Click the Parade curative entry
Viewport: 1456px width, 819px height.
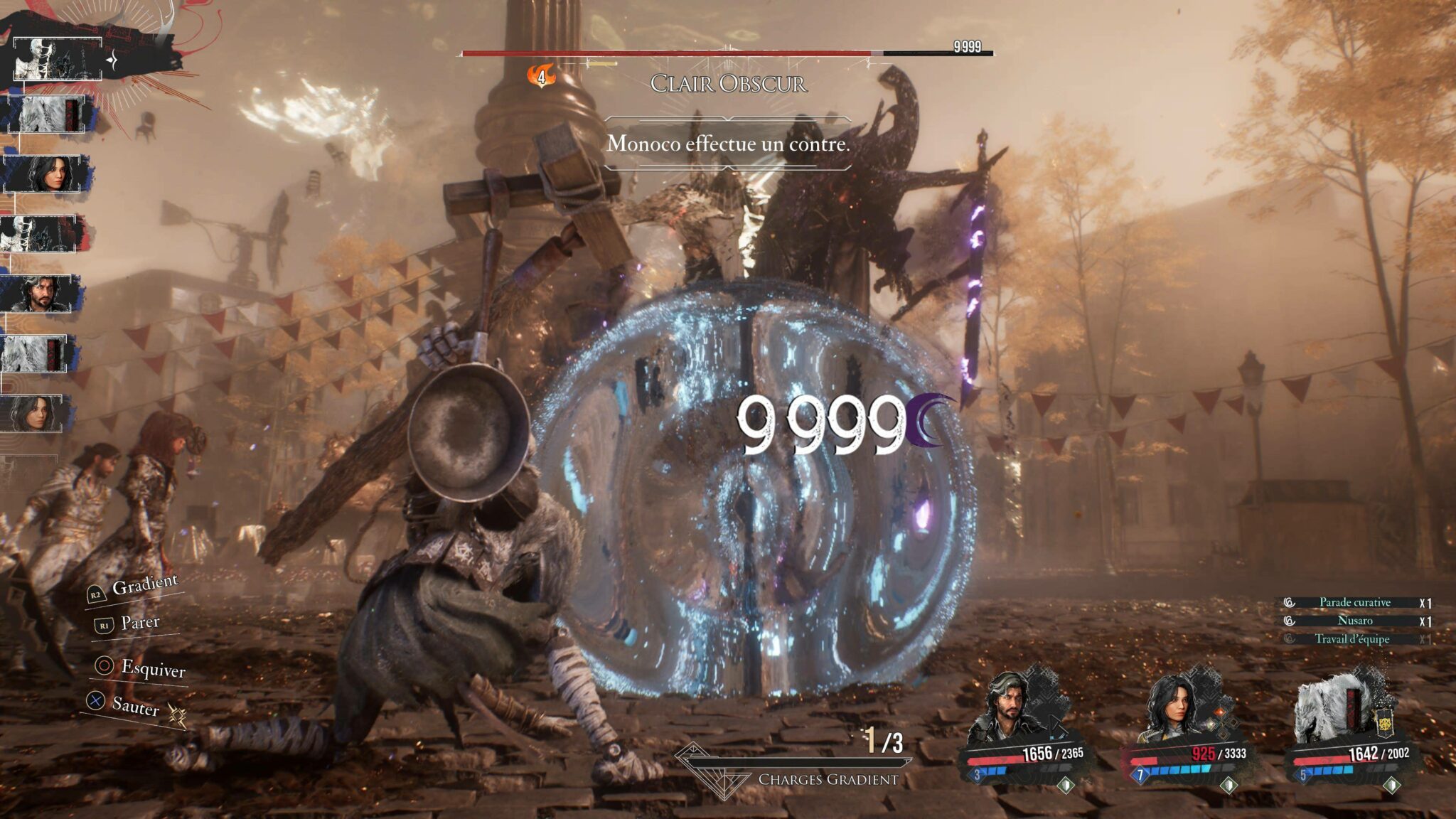click(1354, 602)
